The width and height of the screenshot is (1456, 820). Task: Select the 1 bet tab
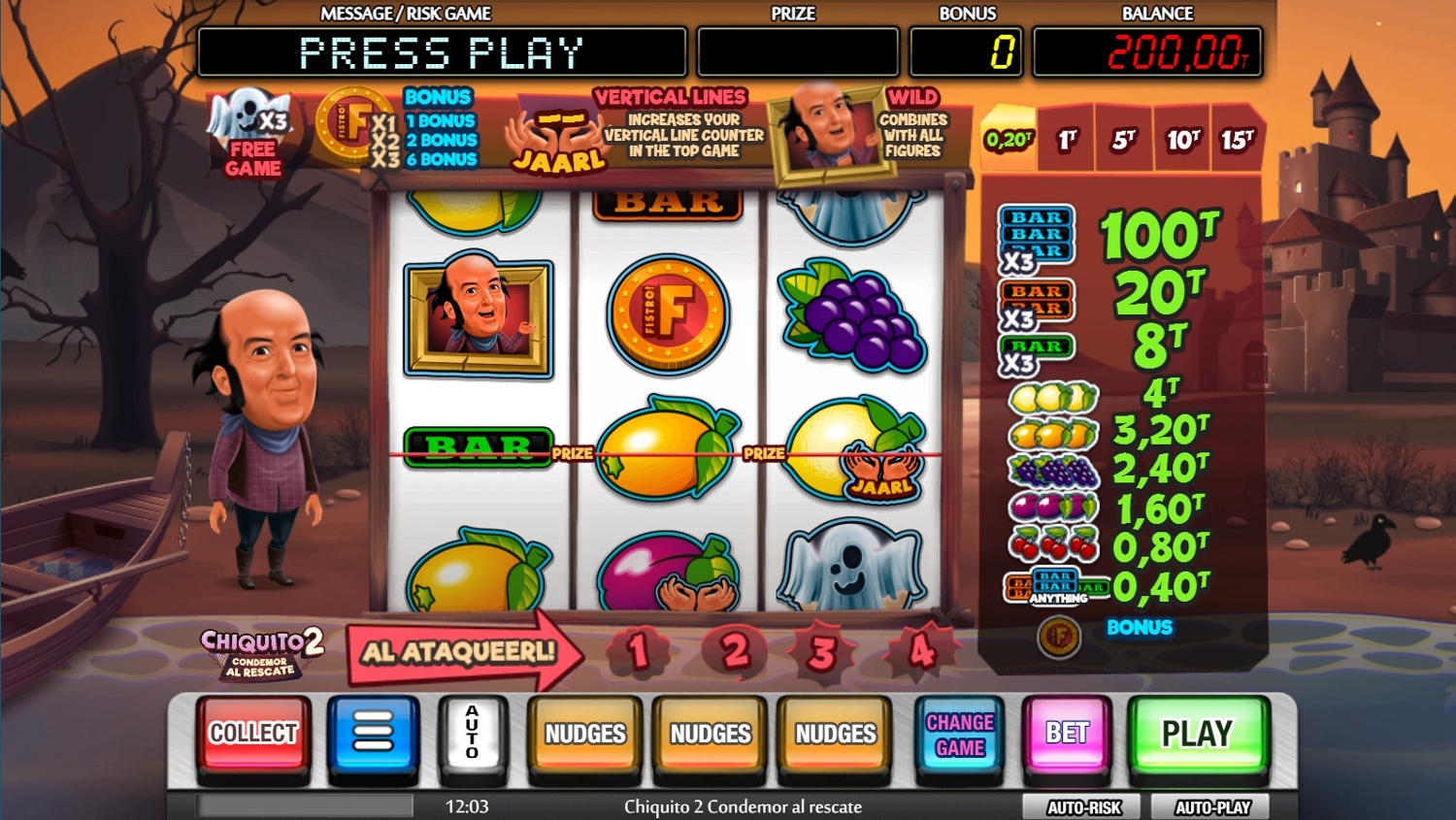pos(1068,140)
